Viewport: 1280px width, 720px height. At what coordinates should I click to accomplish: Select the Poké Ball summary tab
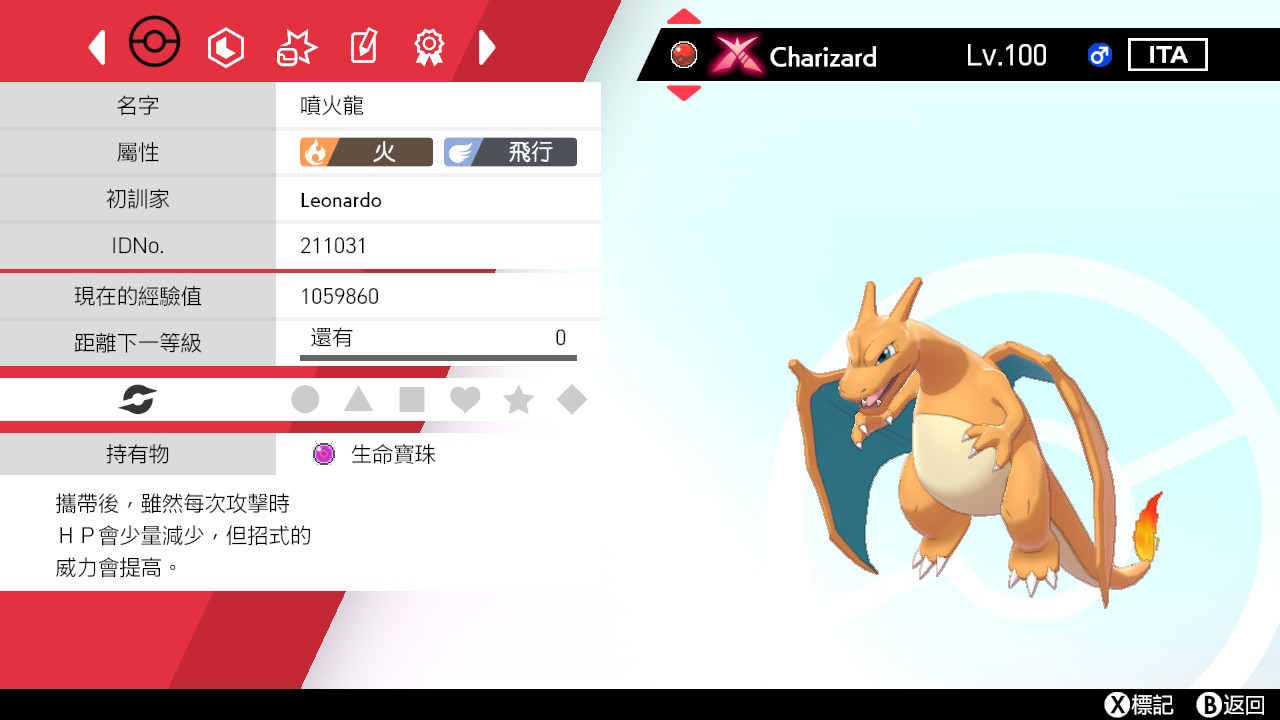155,44
